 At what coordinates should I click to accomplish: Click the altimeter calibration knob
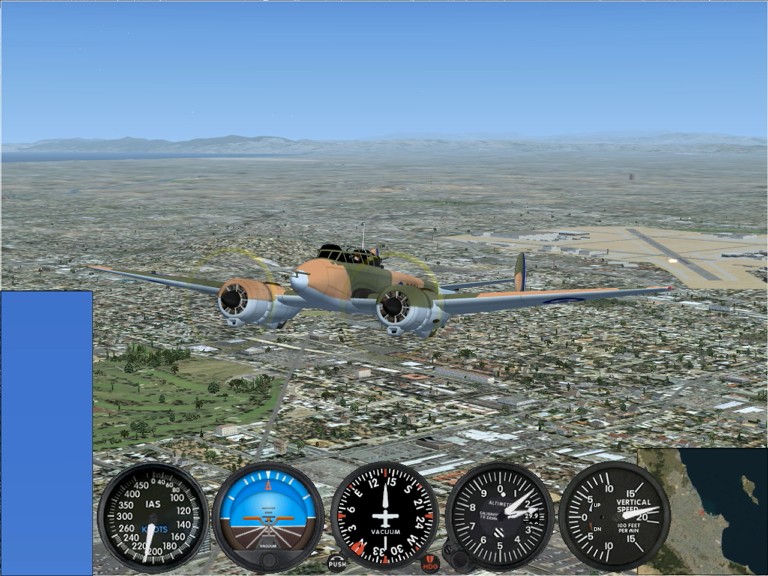(x=458, y=560)
